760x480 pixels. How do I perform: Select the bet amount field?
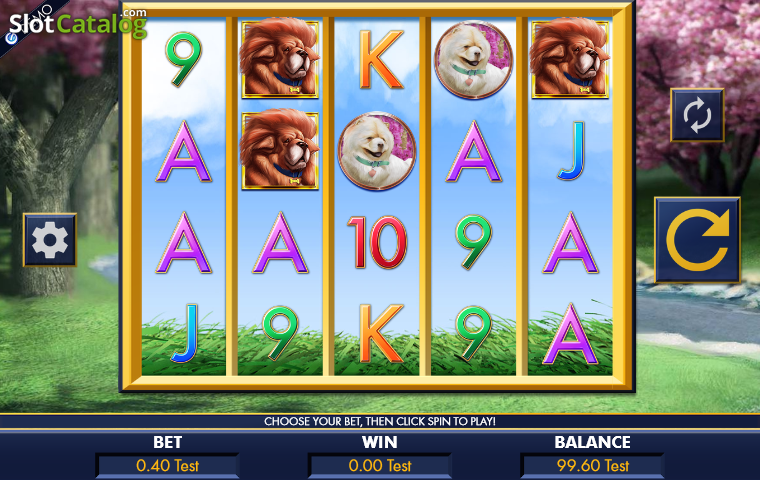[x=167, y=465]
